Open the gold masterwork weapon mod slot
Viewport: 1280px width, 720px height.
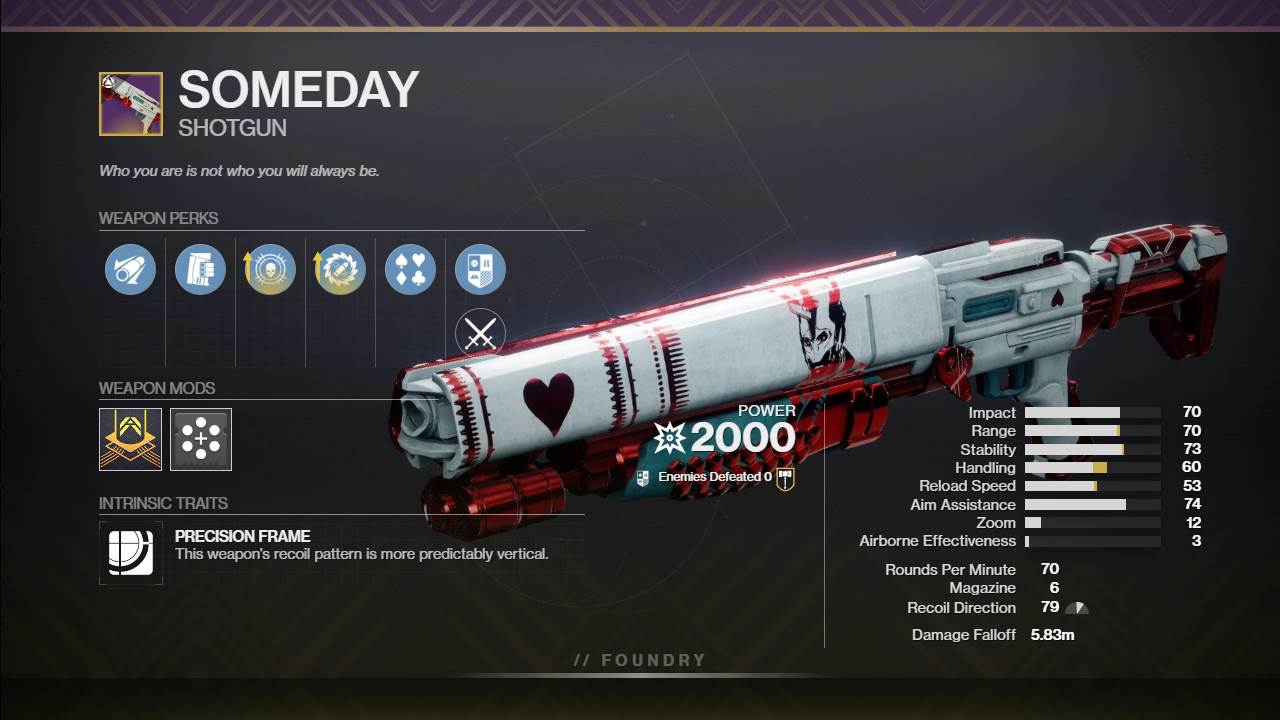[130, 439]
